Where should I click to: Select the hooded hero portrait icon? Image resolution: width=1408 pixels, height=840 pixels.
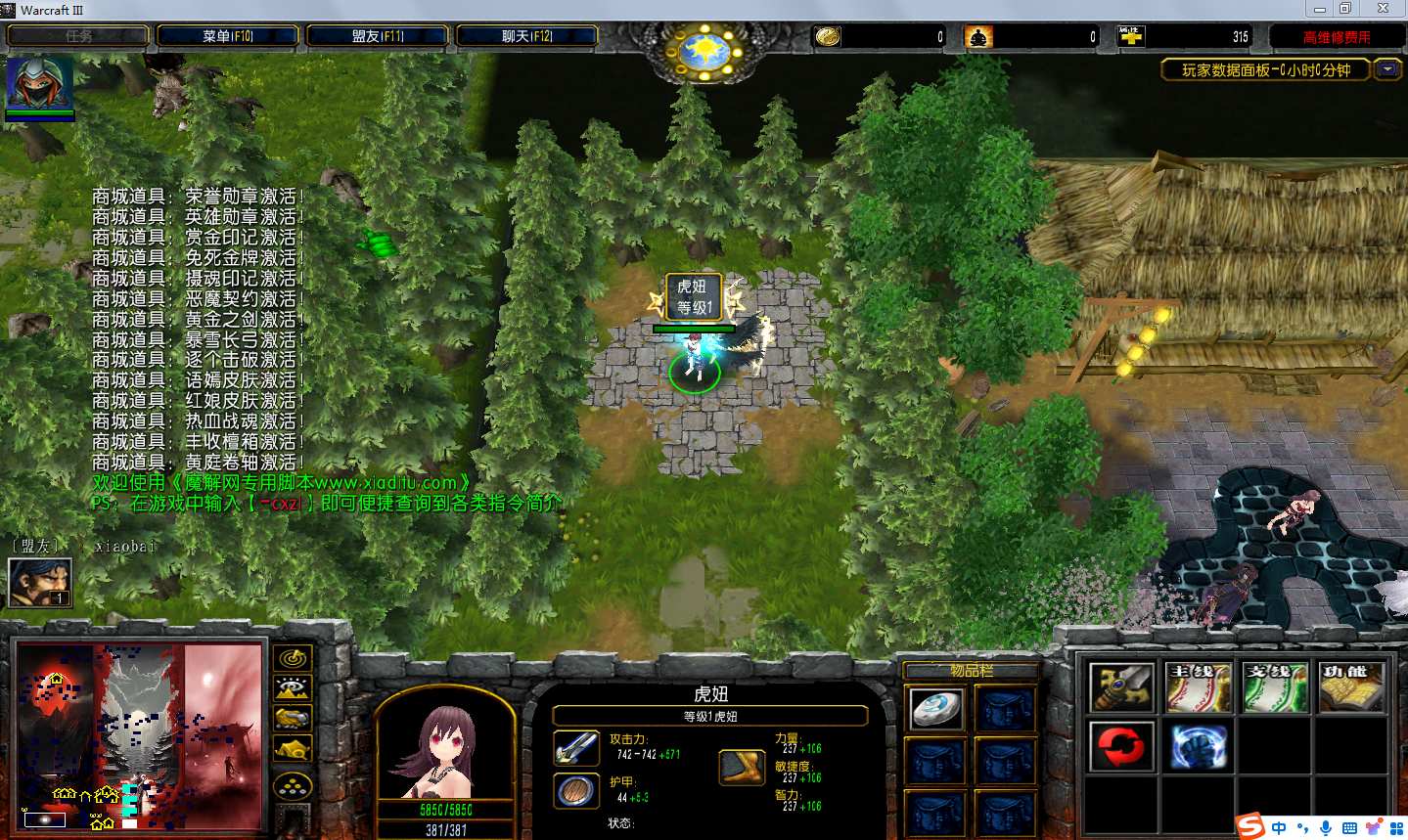point(40,84)
